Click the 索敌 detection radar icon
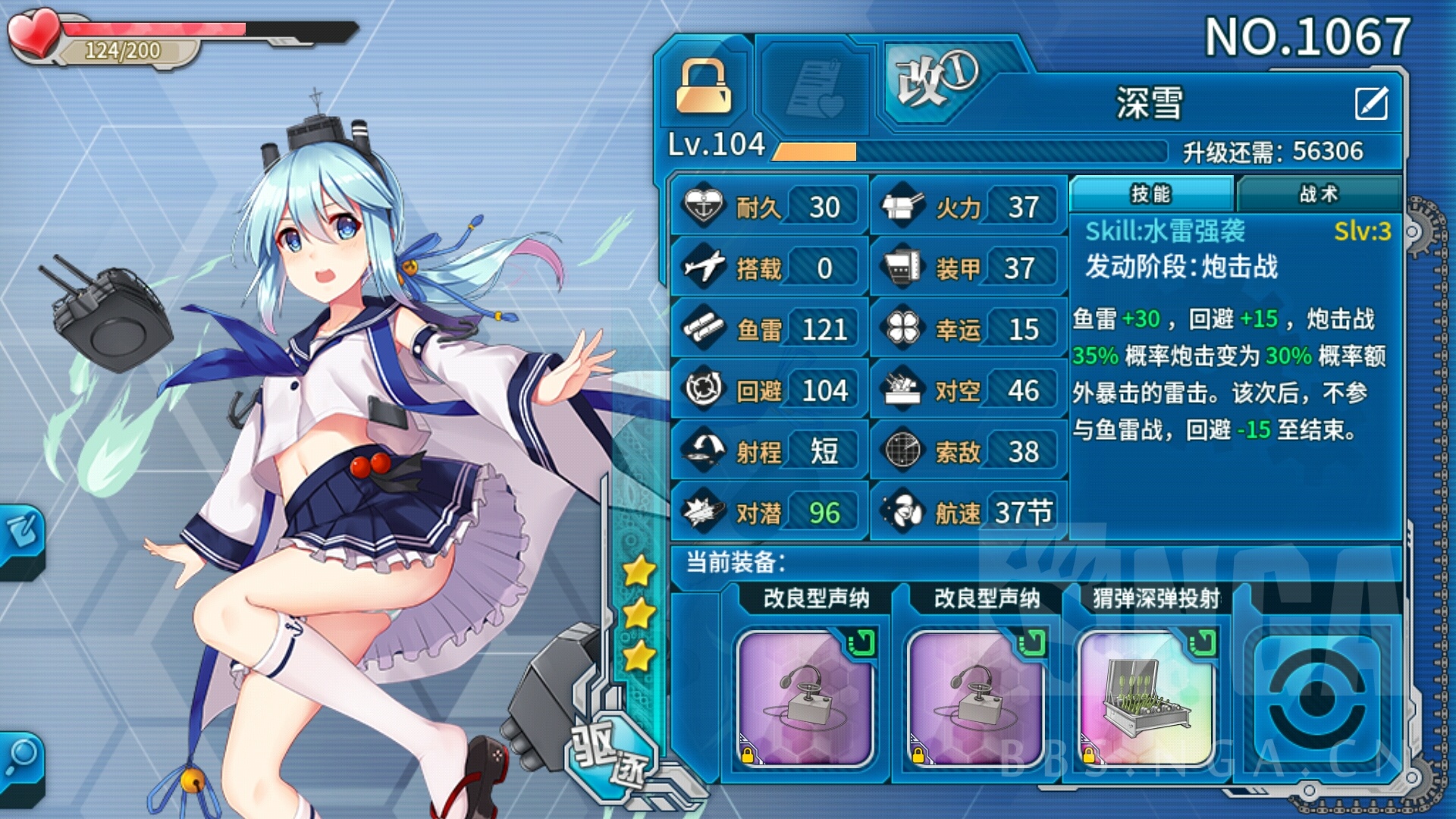1456x819 pixels. click(x=904, y=449)
